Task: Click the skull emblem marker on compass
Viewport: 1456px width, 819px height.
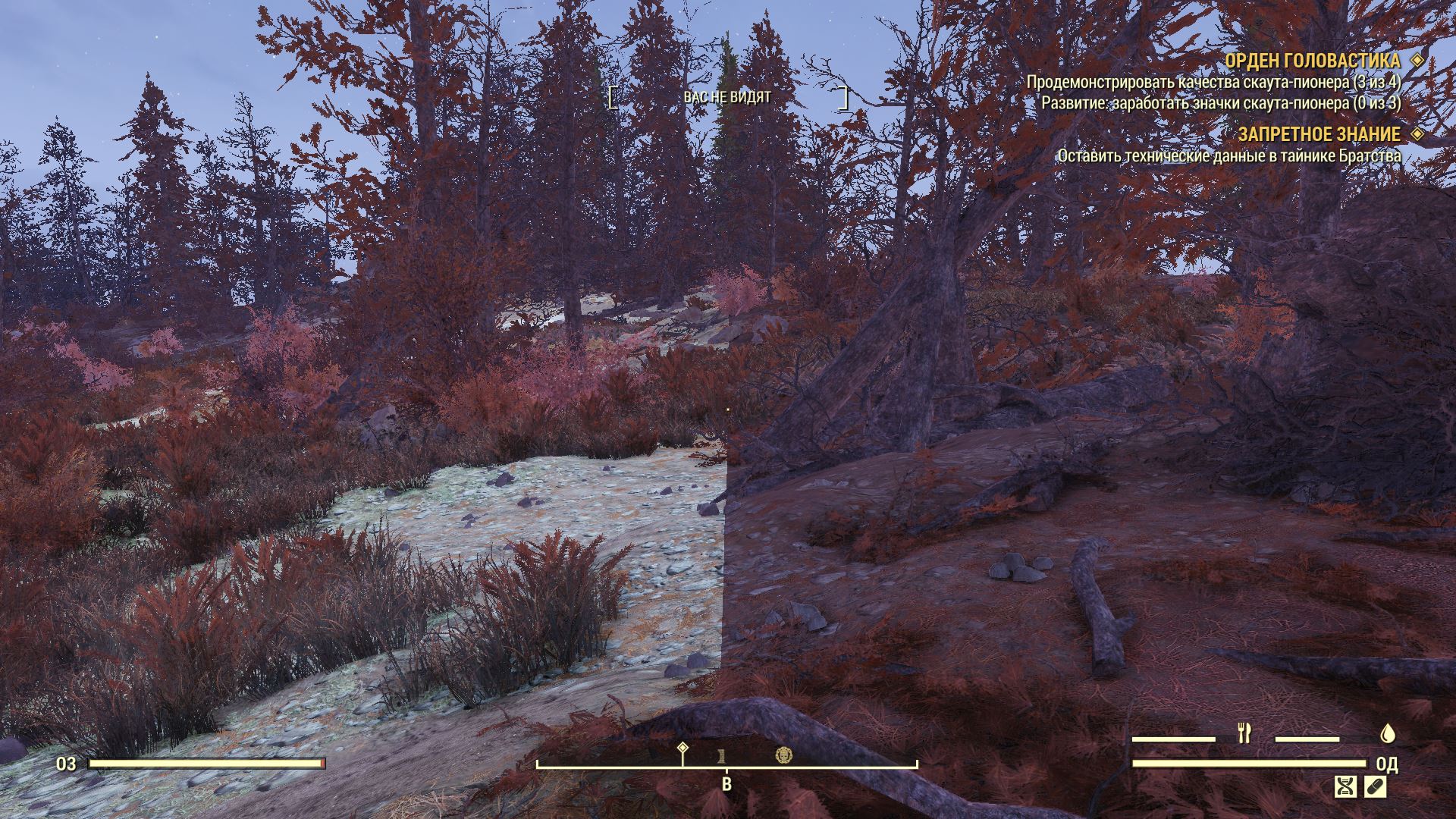Action: click(784, 755)
